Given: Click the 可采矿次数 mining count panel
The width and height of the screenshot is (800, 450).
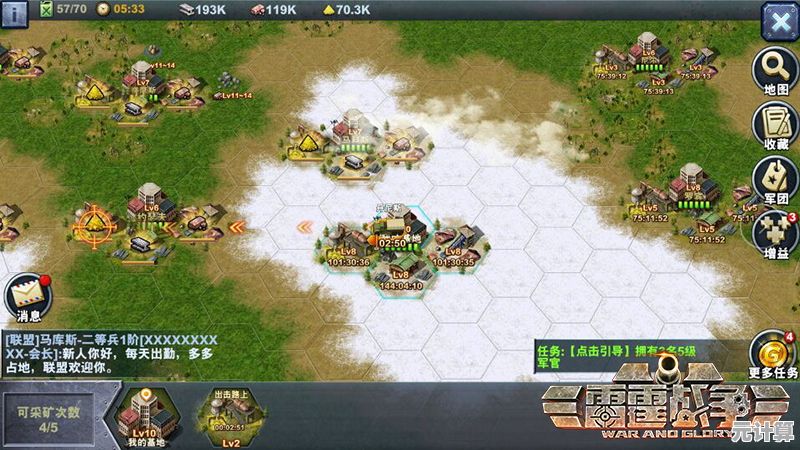Looking at the screenshot, I should [49, 416].
